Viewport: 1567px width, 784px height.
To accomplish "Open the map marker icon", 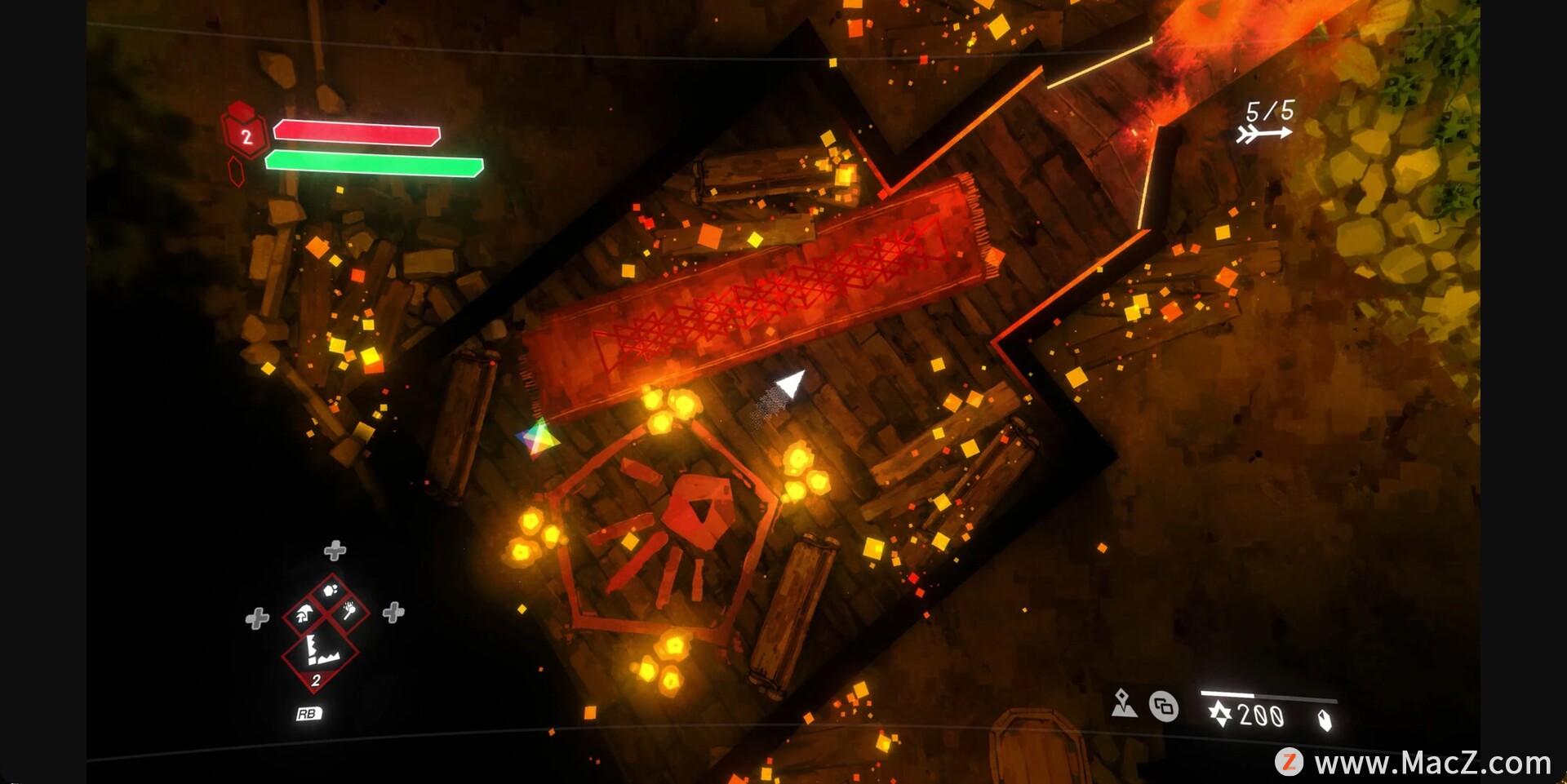I will point(1124,703).
